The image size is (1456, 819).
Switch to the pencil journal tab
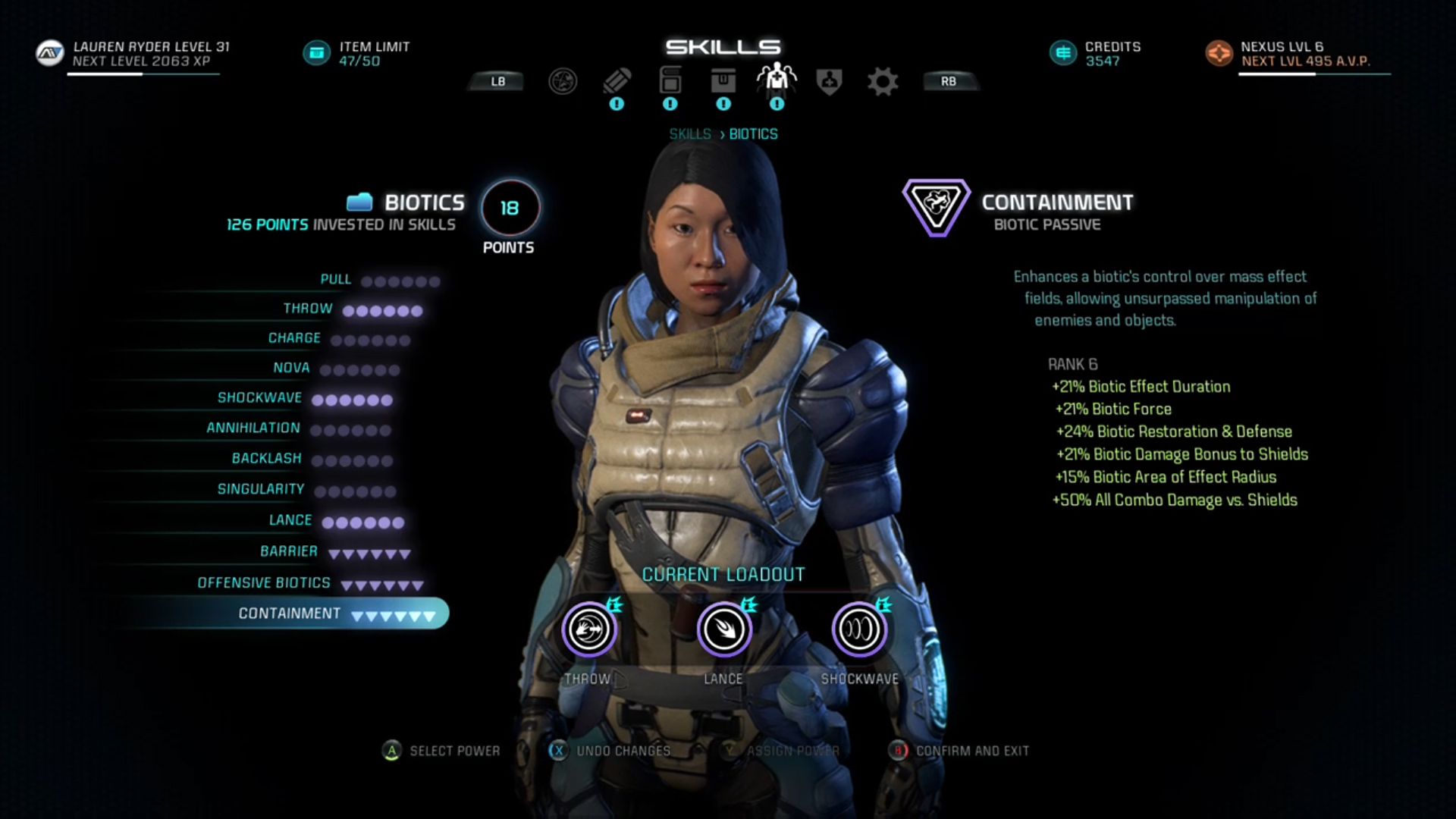617,80
